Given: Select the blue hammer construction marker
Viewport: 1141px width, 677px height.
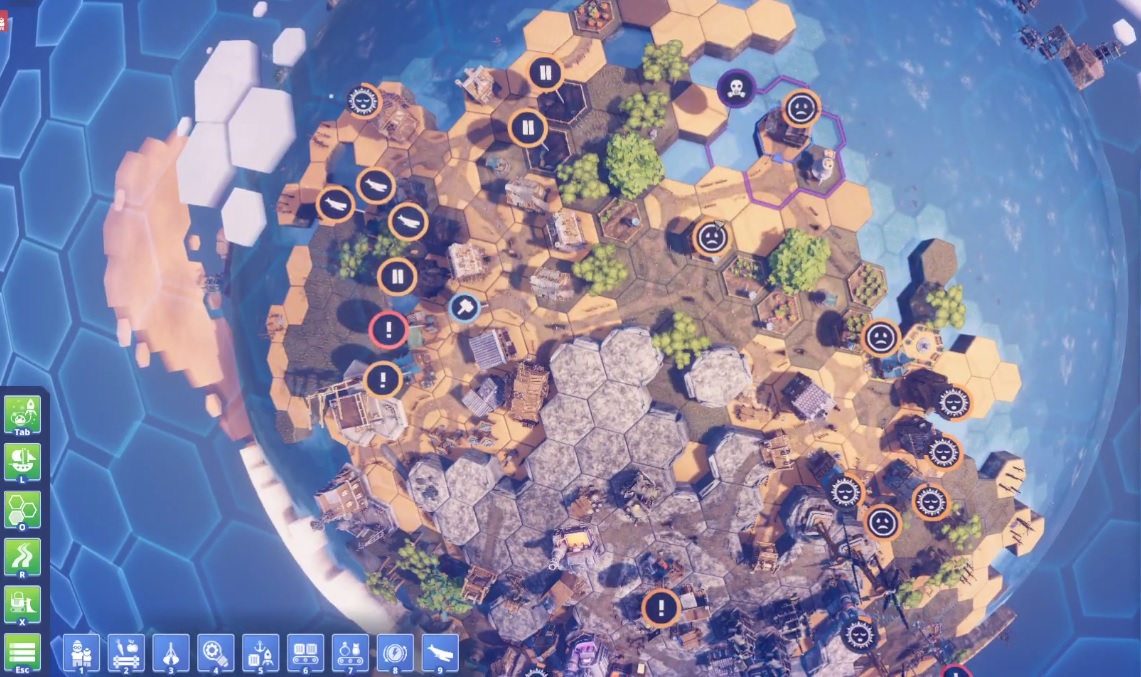Looking at the screenshot, I should pos(464,308).
